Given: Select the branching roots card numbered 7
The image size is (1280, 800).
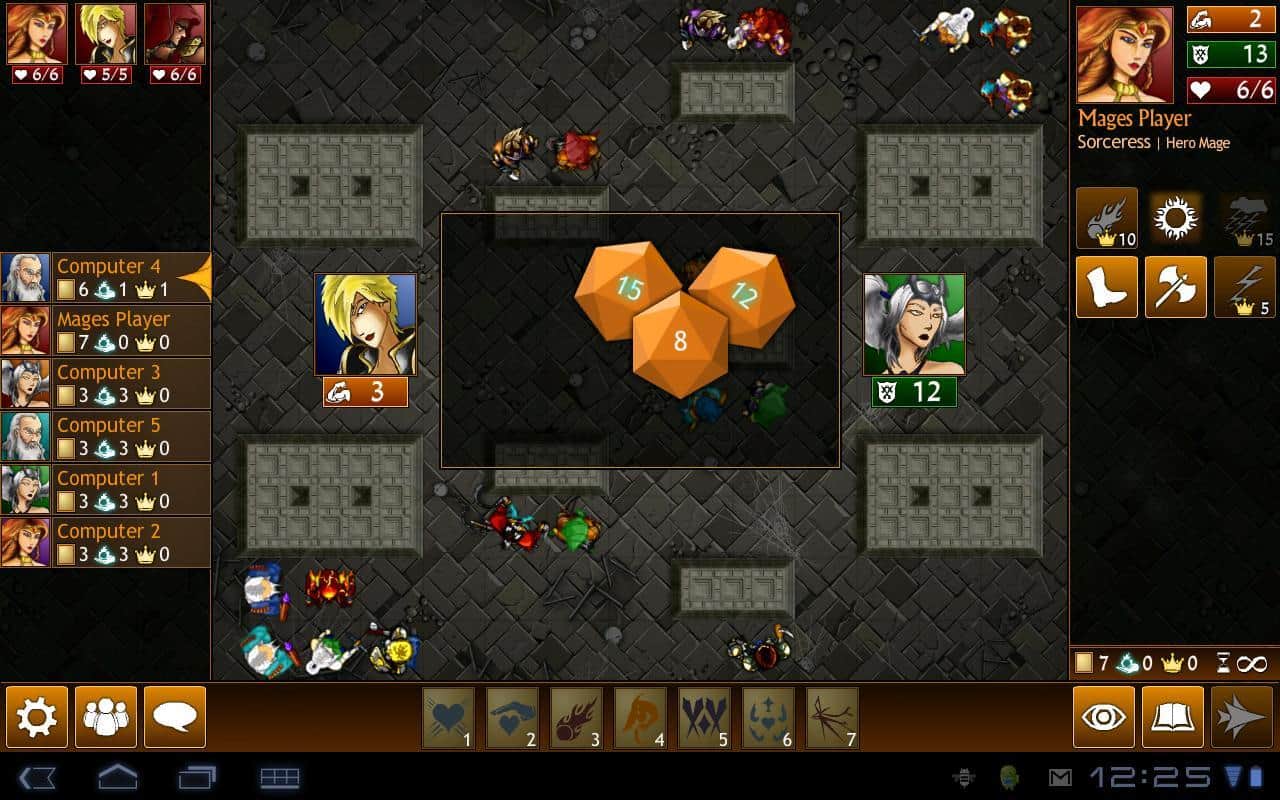Looking at the screenshot, I should (x=832, y=717).
